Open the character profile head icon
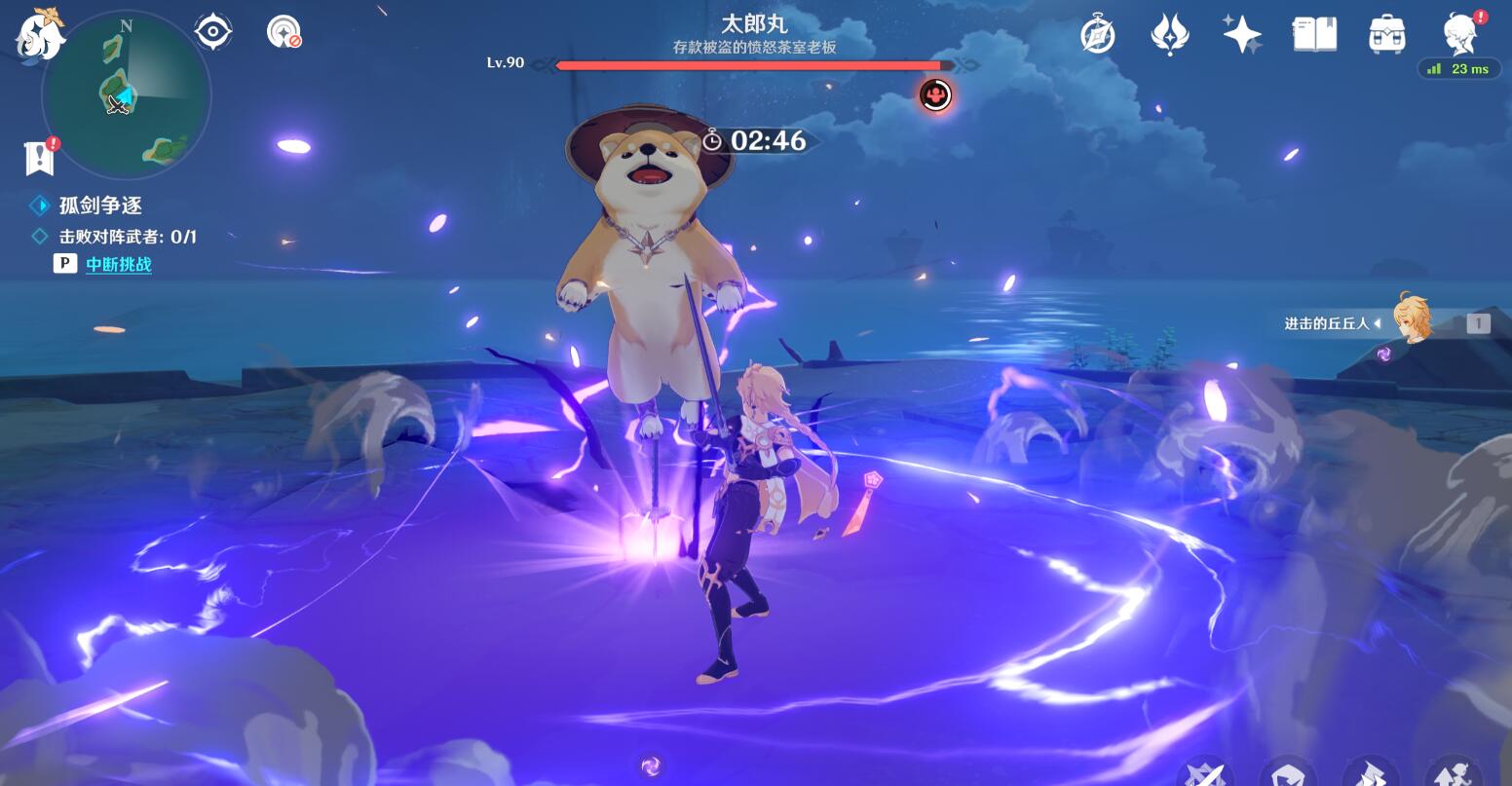 pyautogui.click(x=1459, y=34)
